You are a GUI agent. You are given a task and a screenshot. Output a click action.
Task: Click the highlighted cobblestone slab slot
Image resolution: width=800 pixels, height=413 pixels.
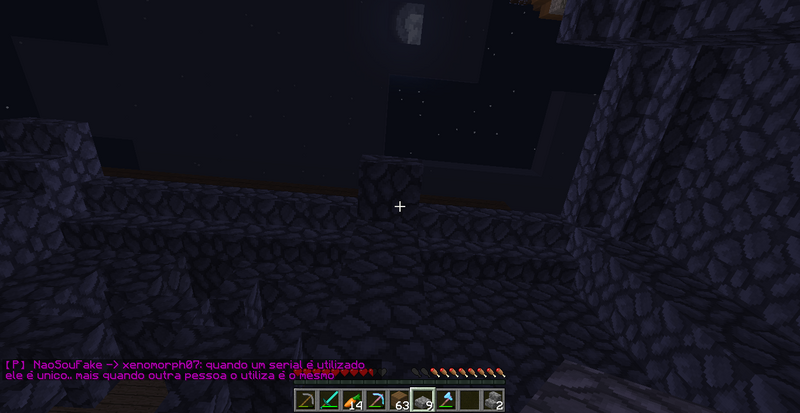click(x=422, y=401)
